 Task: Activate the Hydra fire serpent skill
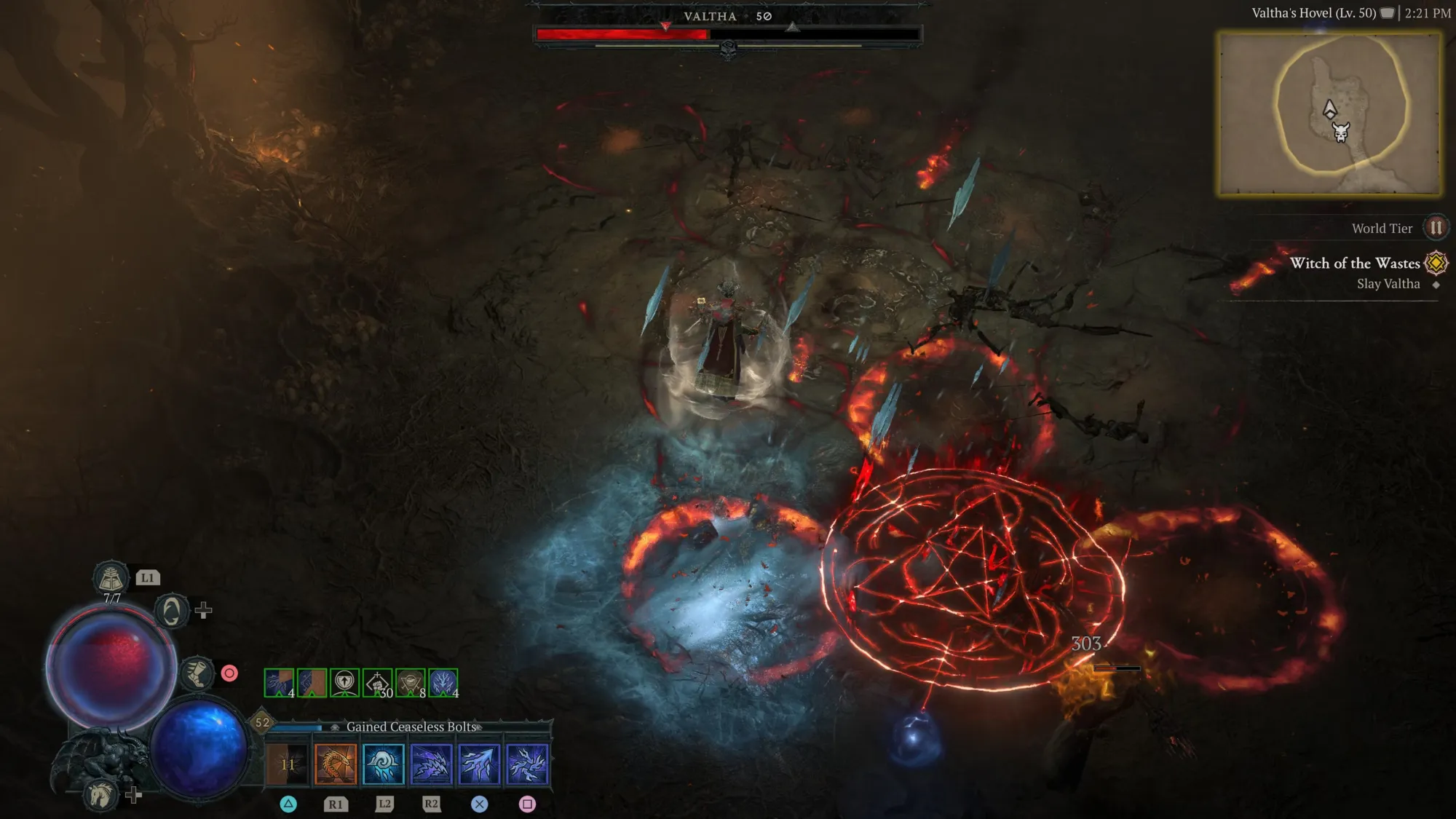tap(336, 764)
